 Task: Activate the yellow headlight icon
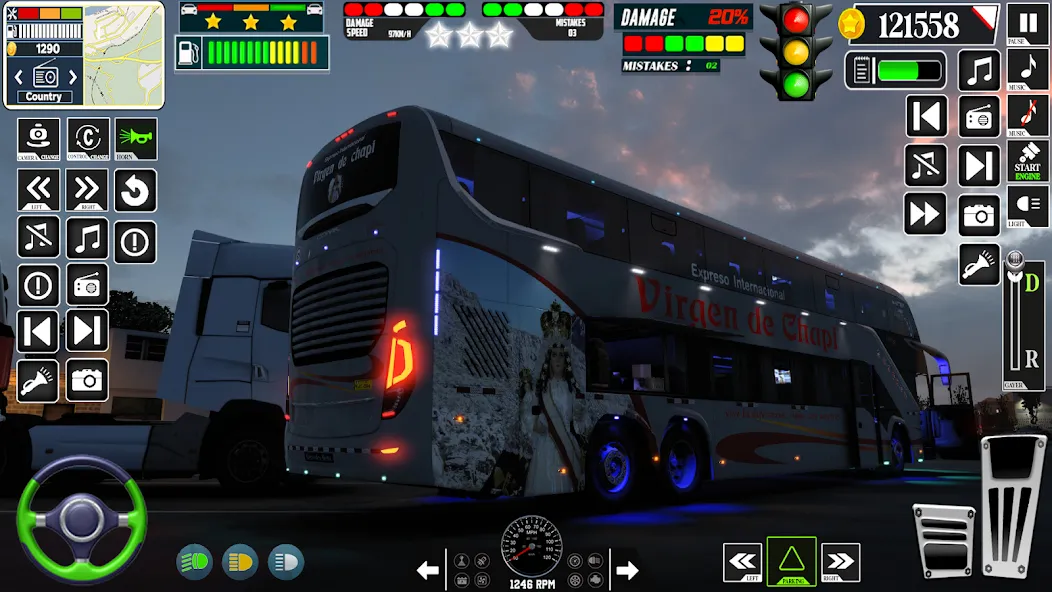click(240, 562)
